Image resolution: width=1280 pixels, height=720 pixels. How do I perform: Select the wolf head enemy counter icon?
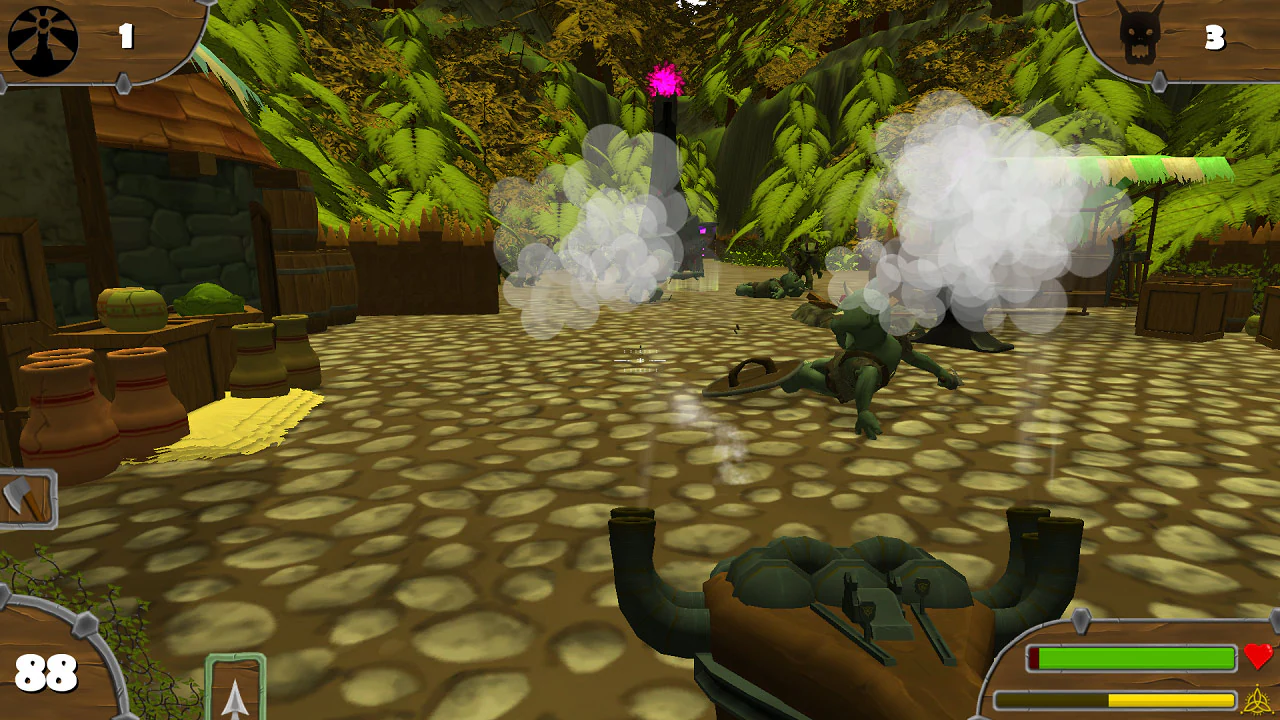pos(1142,33)
